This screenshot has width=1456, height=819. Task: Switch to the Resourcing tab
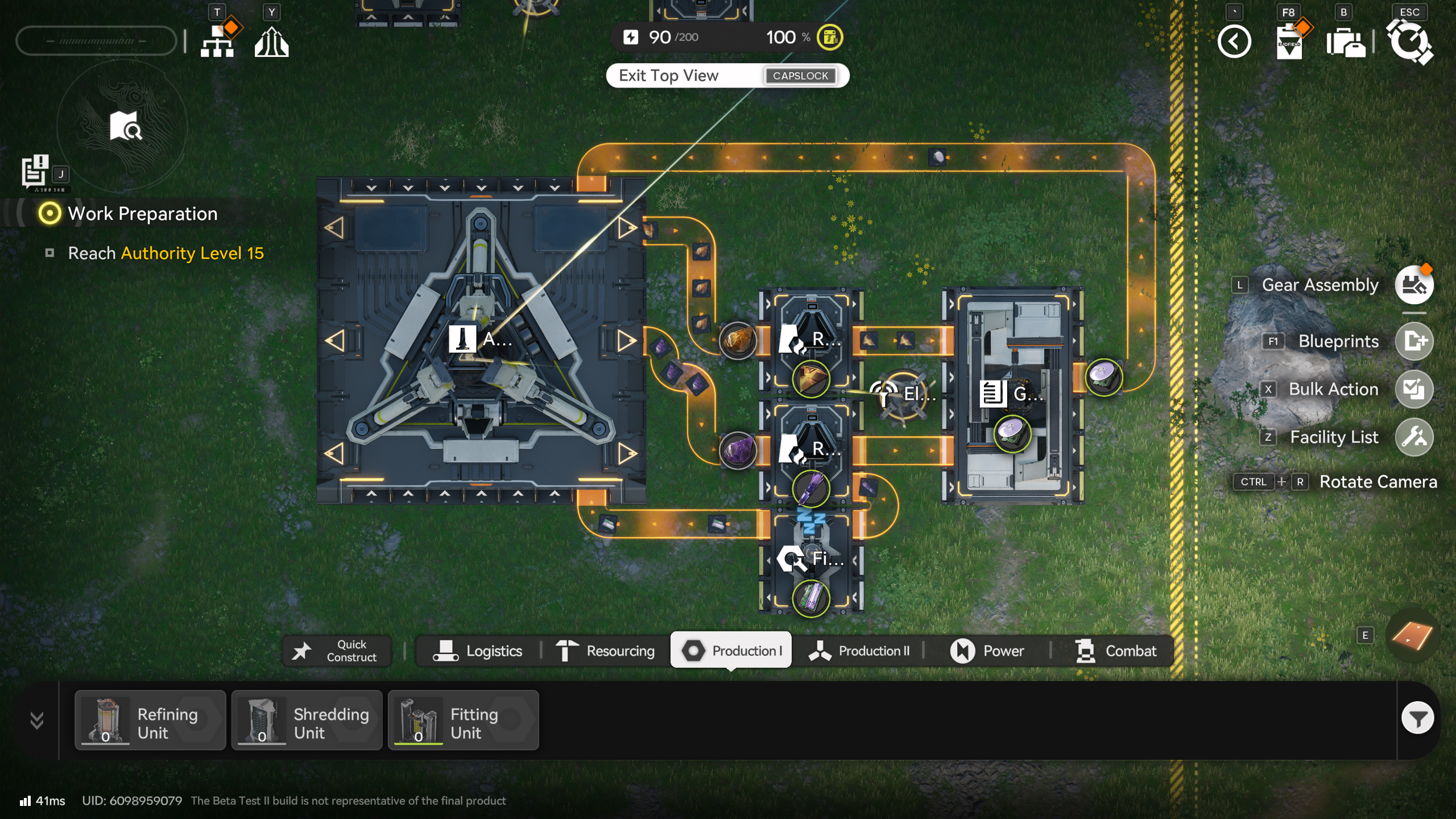(605, 651)
